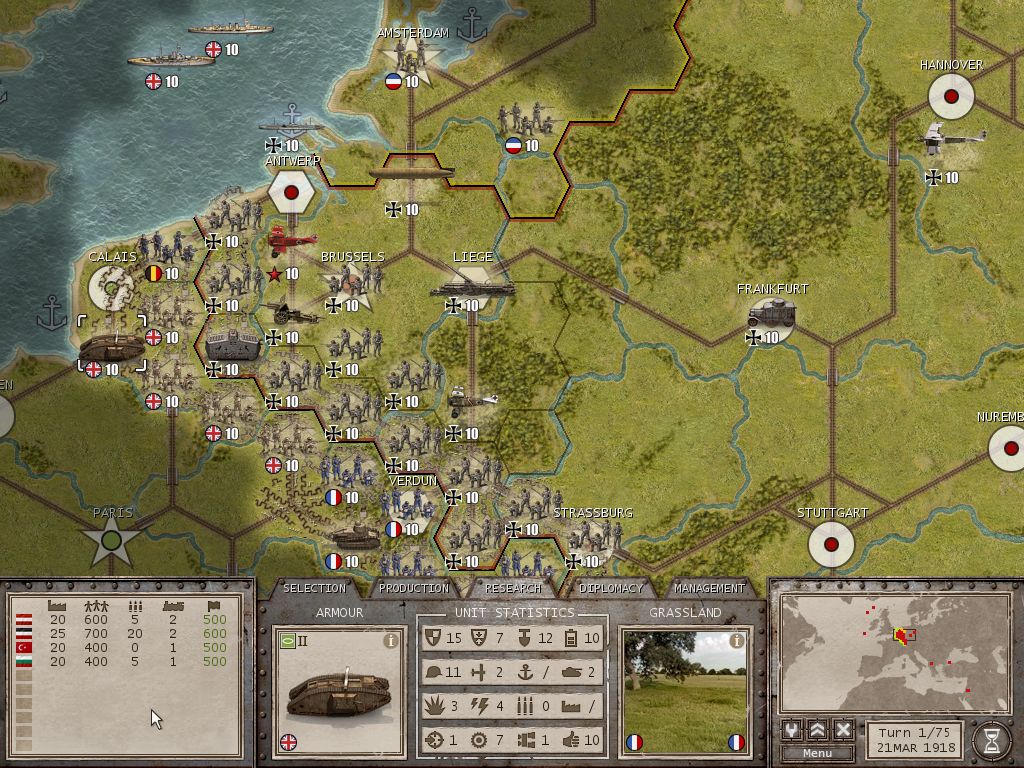Click the X disband button
This screenshot has height=768, width=1024.
tap(843, 730)
